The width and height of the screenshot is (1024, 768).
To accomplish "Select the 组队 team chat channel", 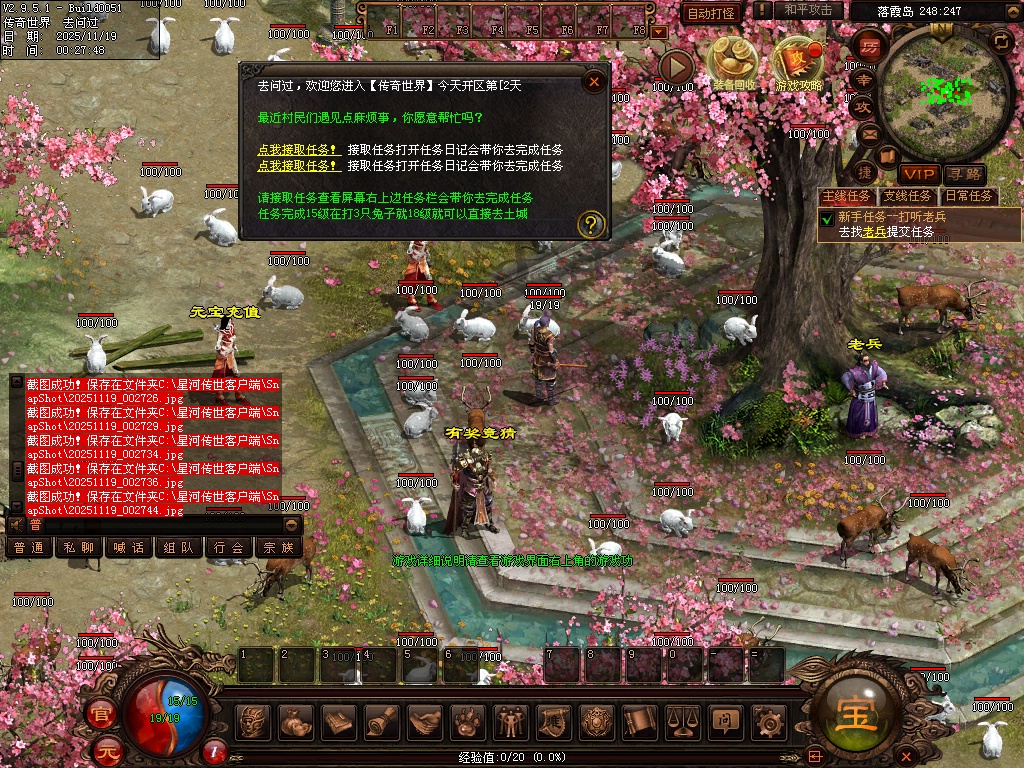I will tap(179, 547).
